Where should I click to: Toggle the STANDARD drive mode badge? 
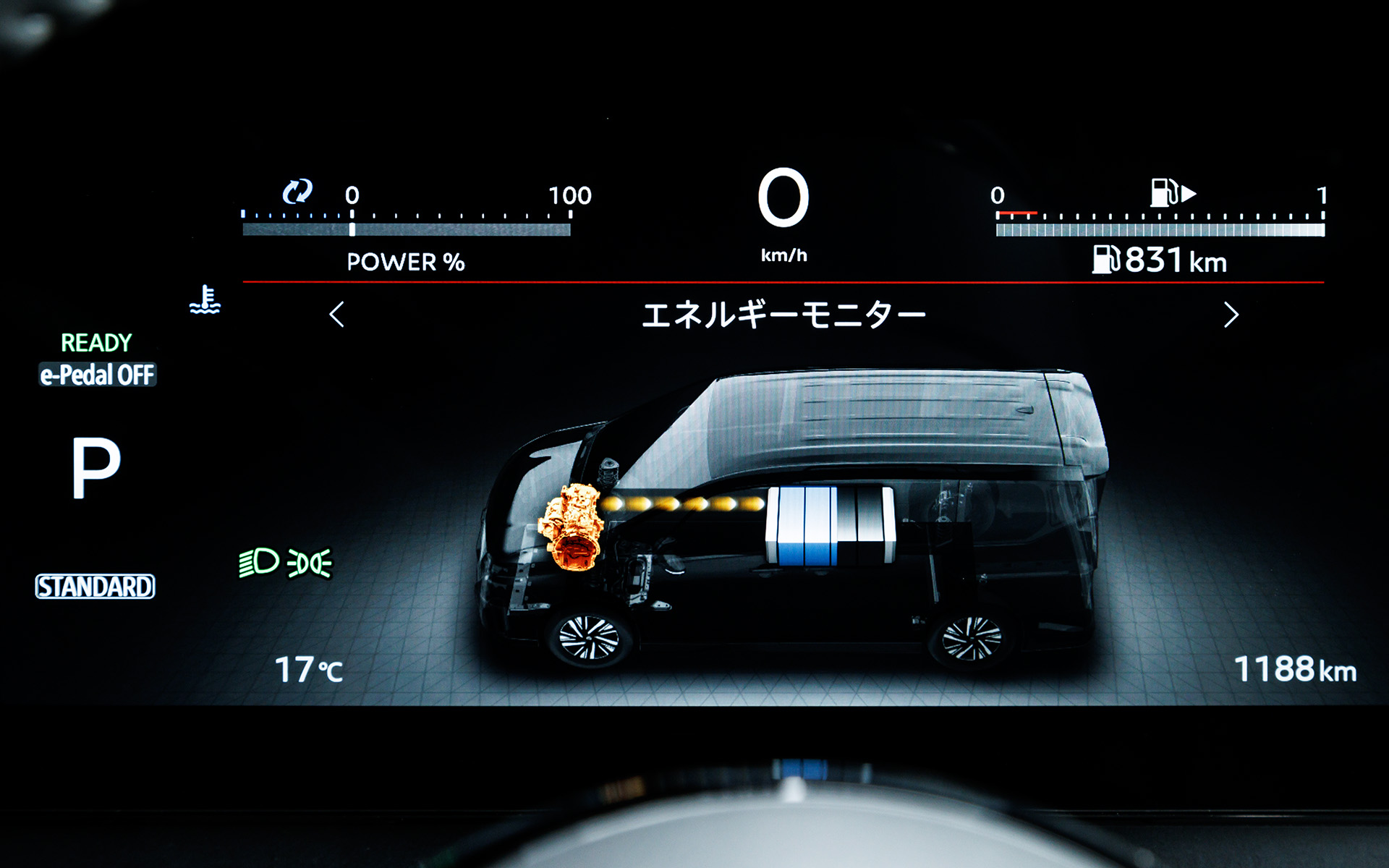[95, 586]
